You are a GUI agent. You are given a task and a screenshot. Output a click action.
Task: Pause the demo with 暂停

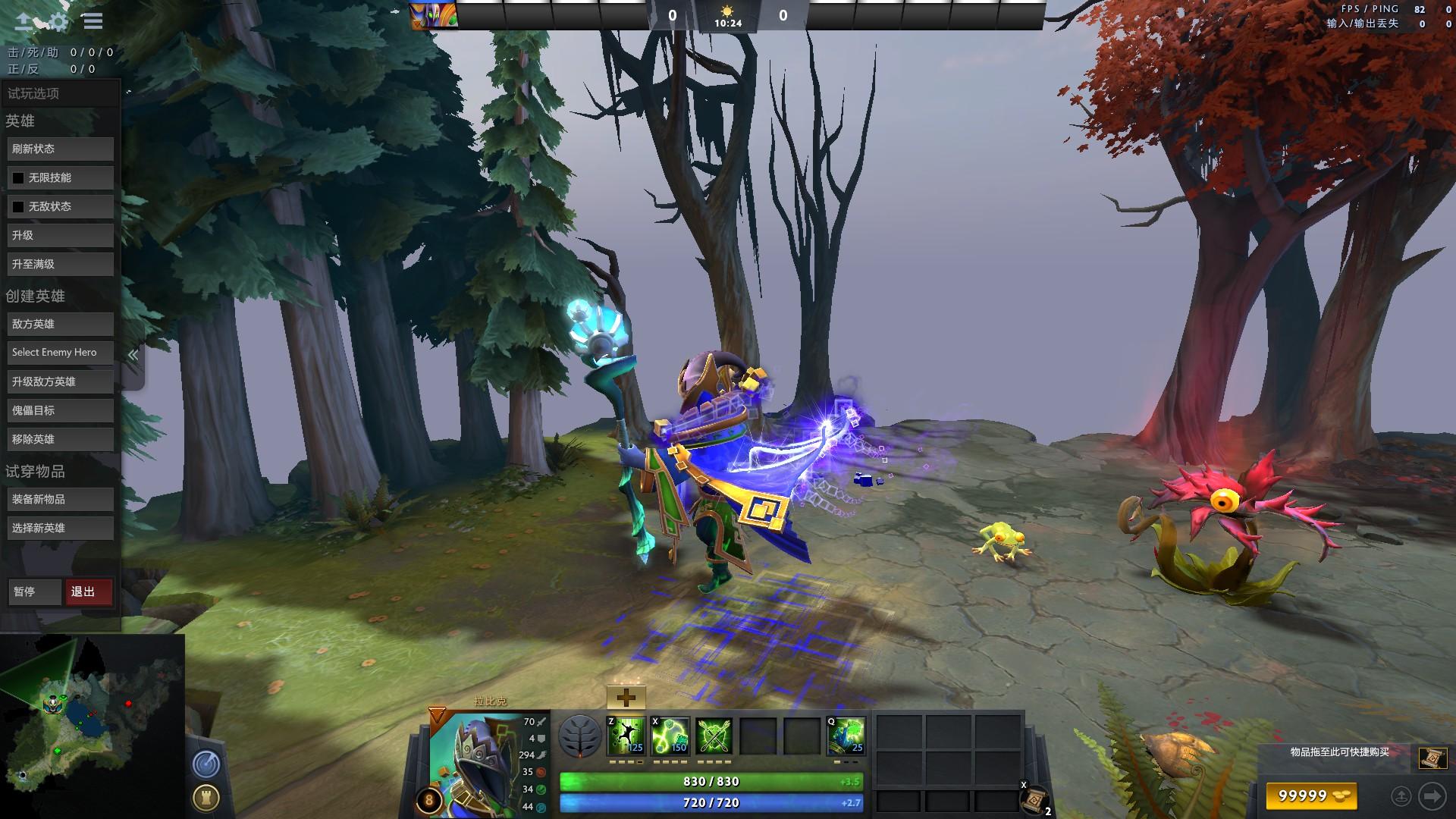pos(35,591)
